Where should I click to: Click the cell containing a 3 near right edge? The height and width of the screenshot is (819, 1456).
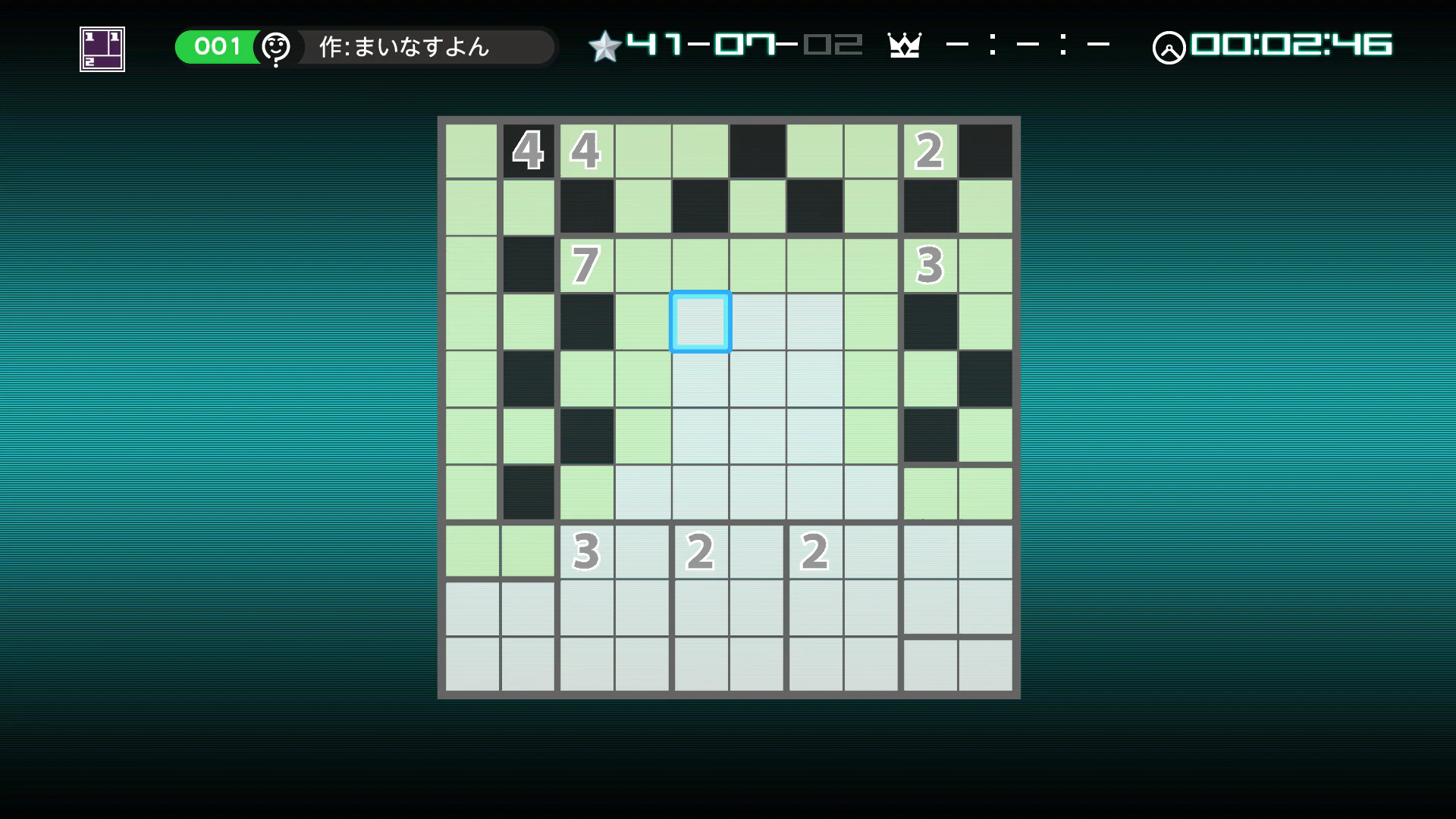928,265
